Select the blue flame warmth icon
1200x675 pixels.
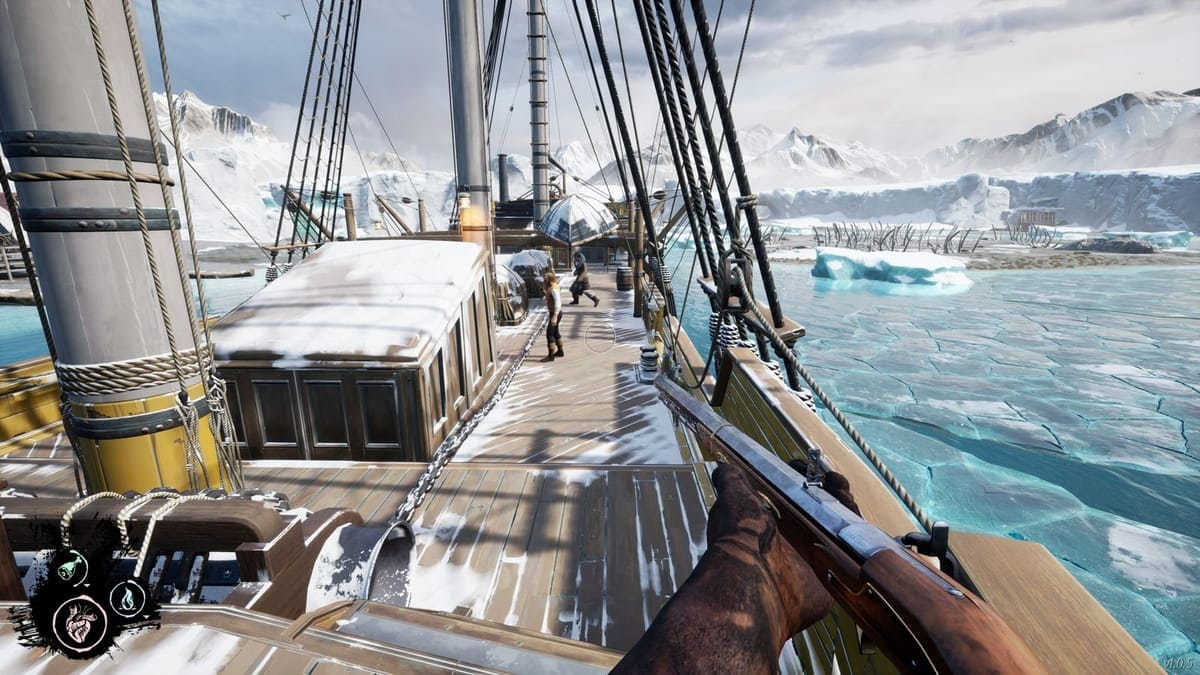coord(127,598)
